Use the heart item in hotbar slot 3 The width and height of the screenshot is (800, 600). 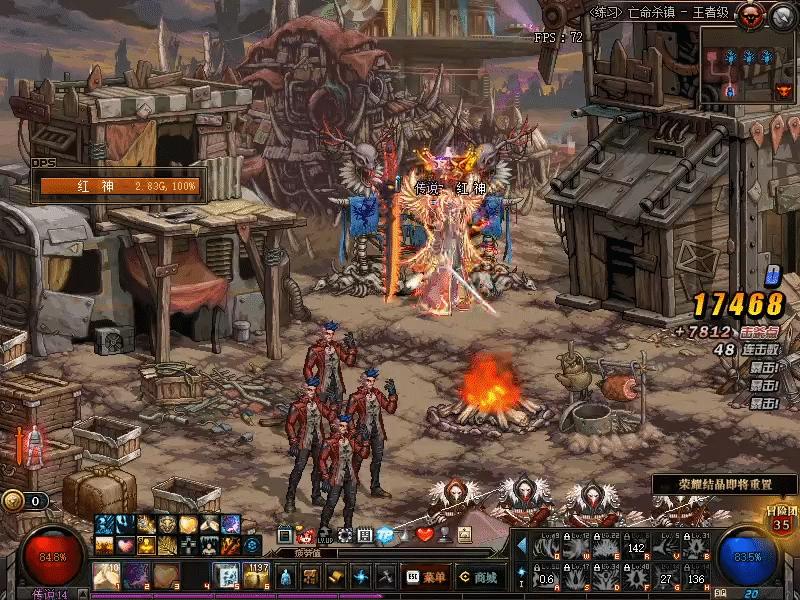coord(166,577)
